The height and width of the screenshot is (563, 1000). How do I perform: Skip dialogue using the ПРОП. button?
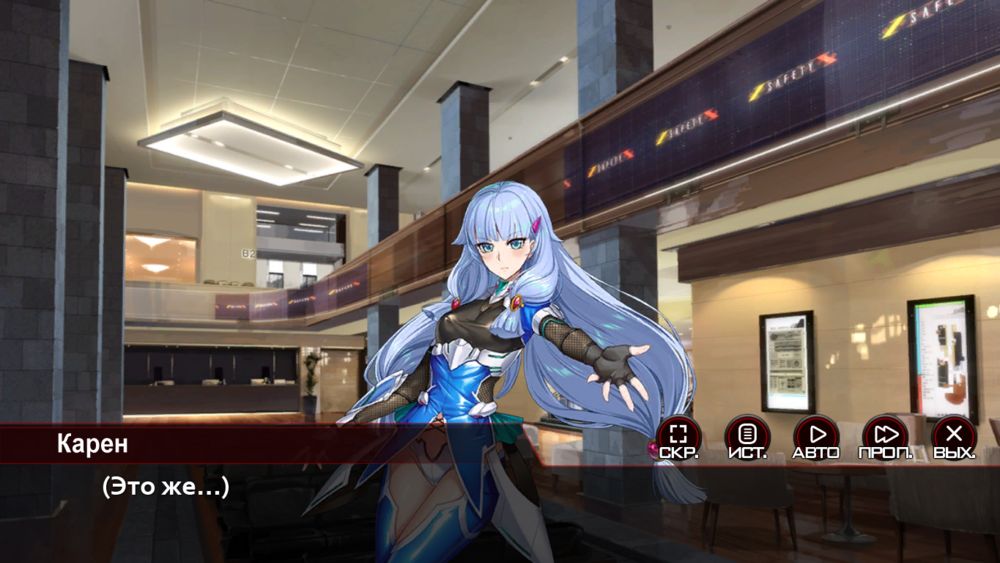click(x=885, y=436)
